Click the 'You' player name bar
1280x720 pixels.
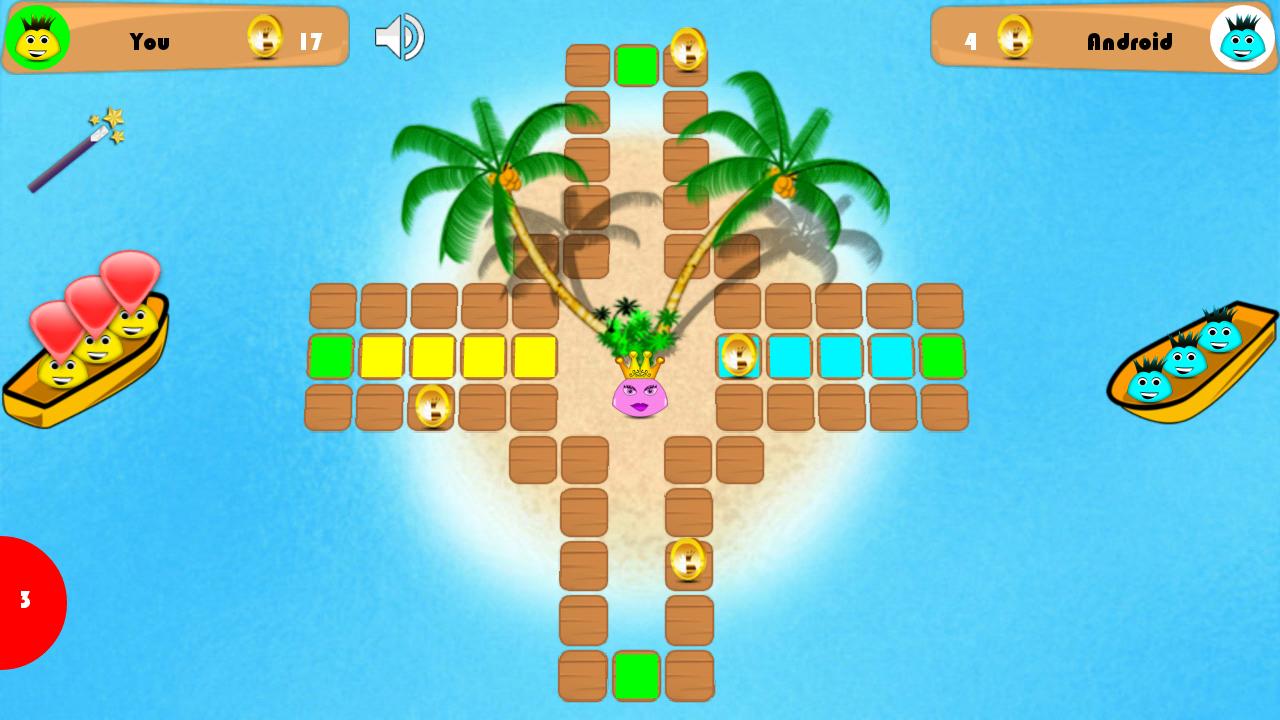click(x=150, y=41)
